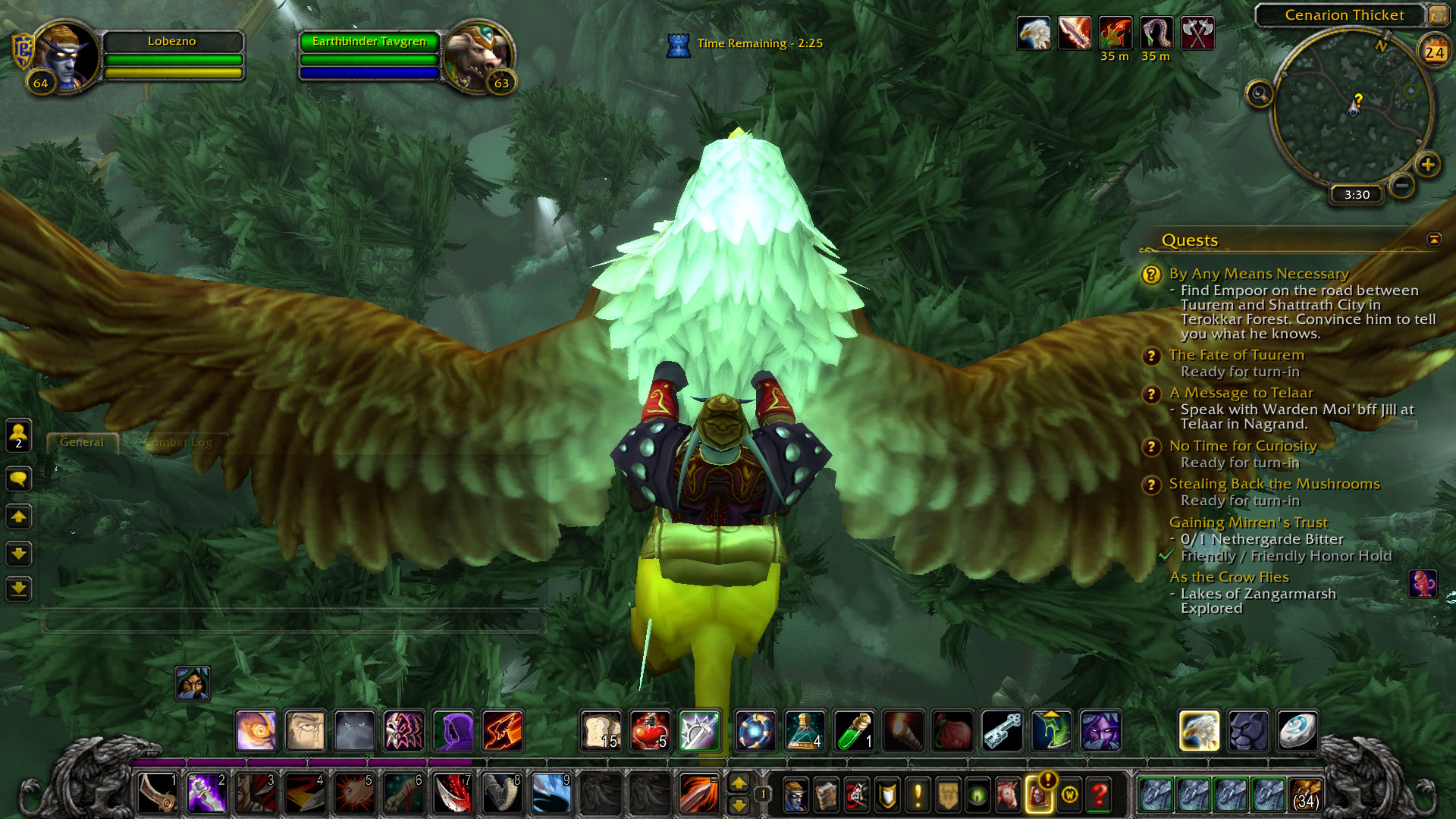Image resolution: width=1456 pixels, height=819 pixels.
Task: Drink the red heart potion
Action: coord(650,731)
